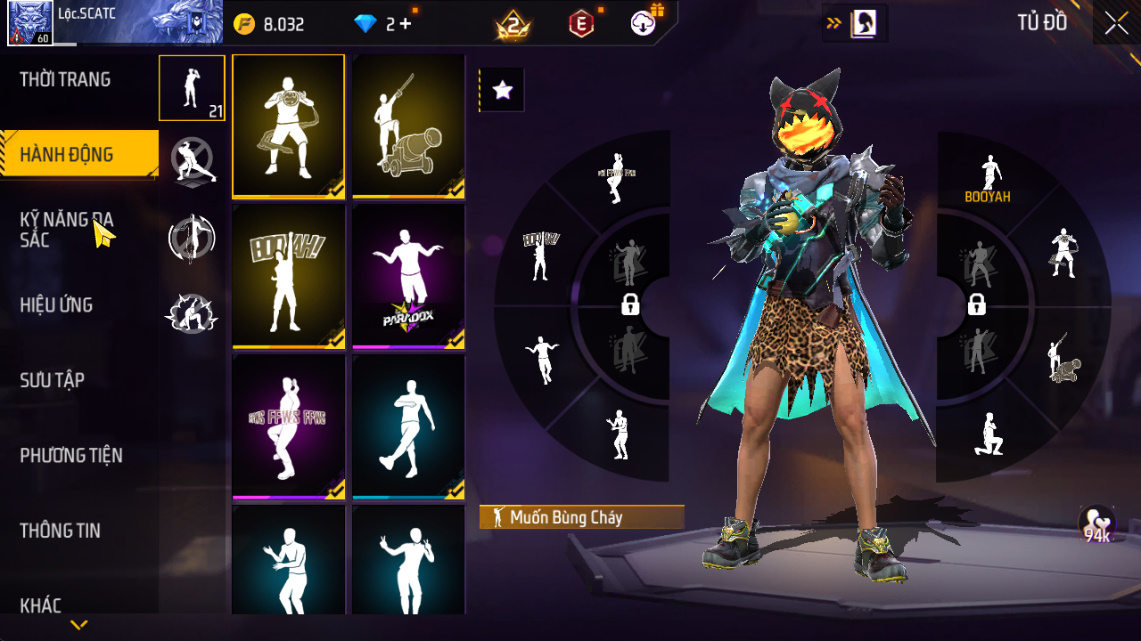The height and width of the screenshot is (641, 1141).
Task: Close the Tủ Đồ screen
Action: point(1116,24)
